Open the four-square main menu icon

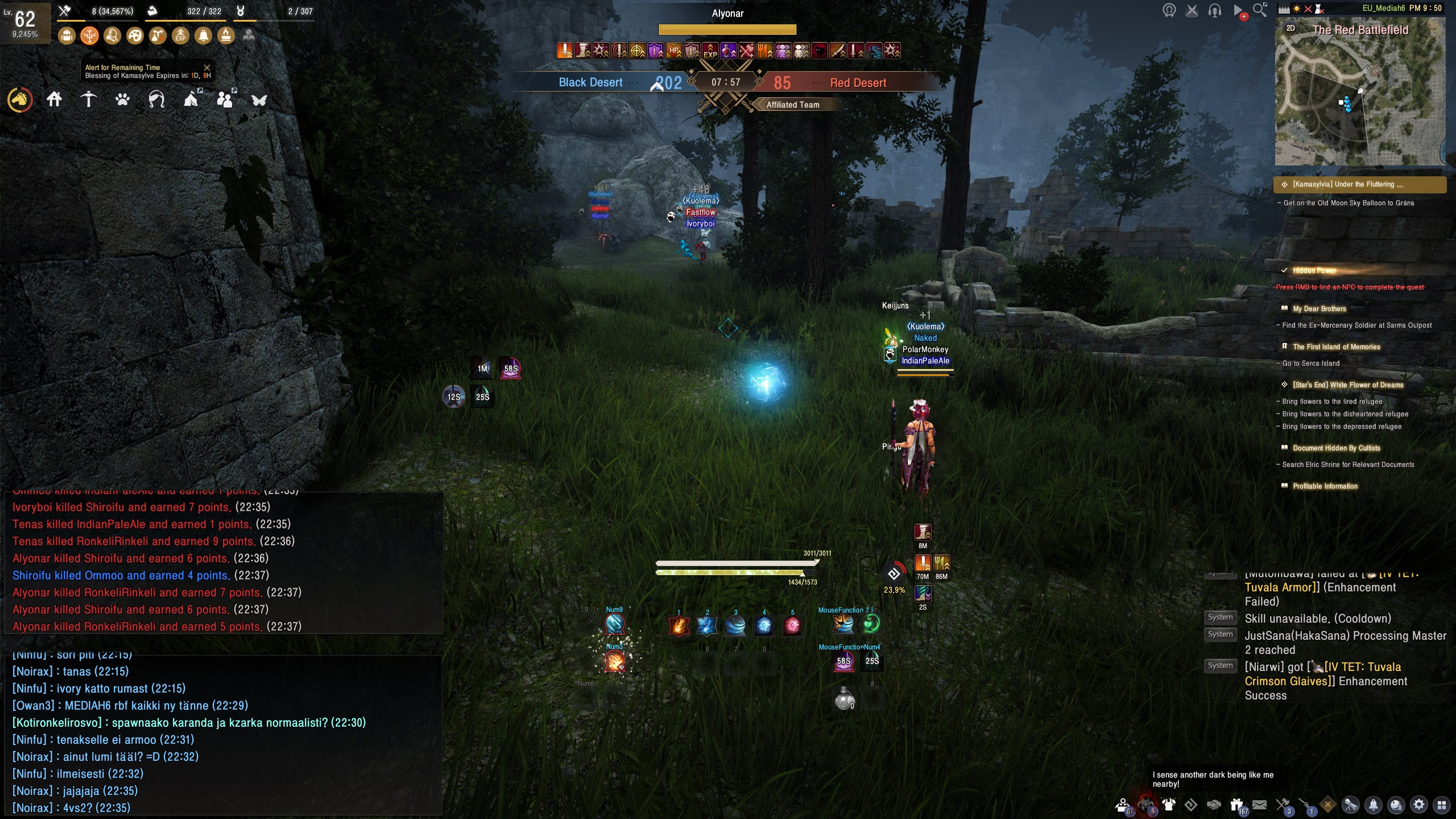(1441, 805)
